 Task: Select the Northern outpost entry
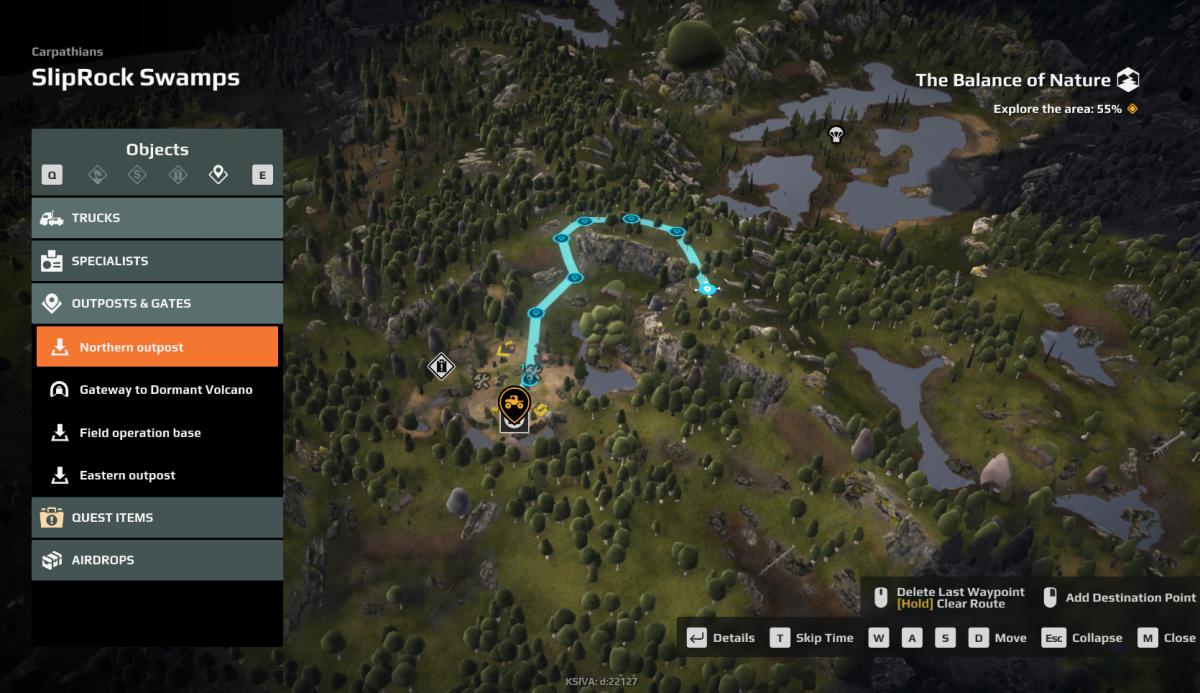(157, 347)
